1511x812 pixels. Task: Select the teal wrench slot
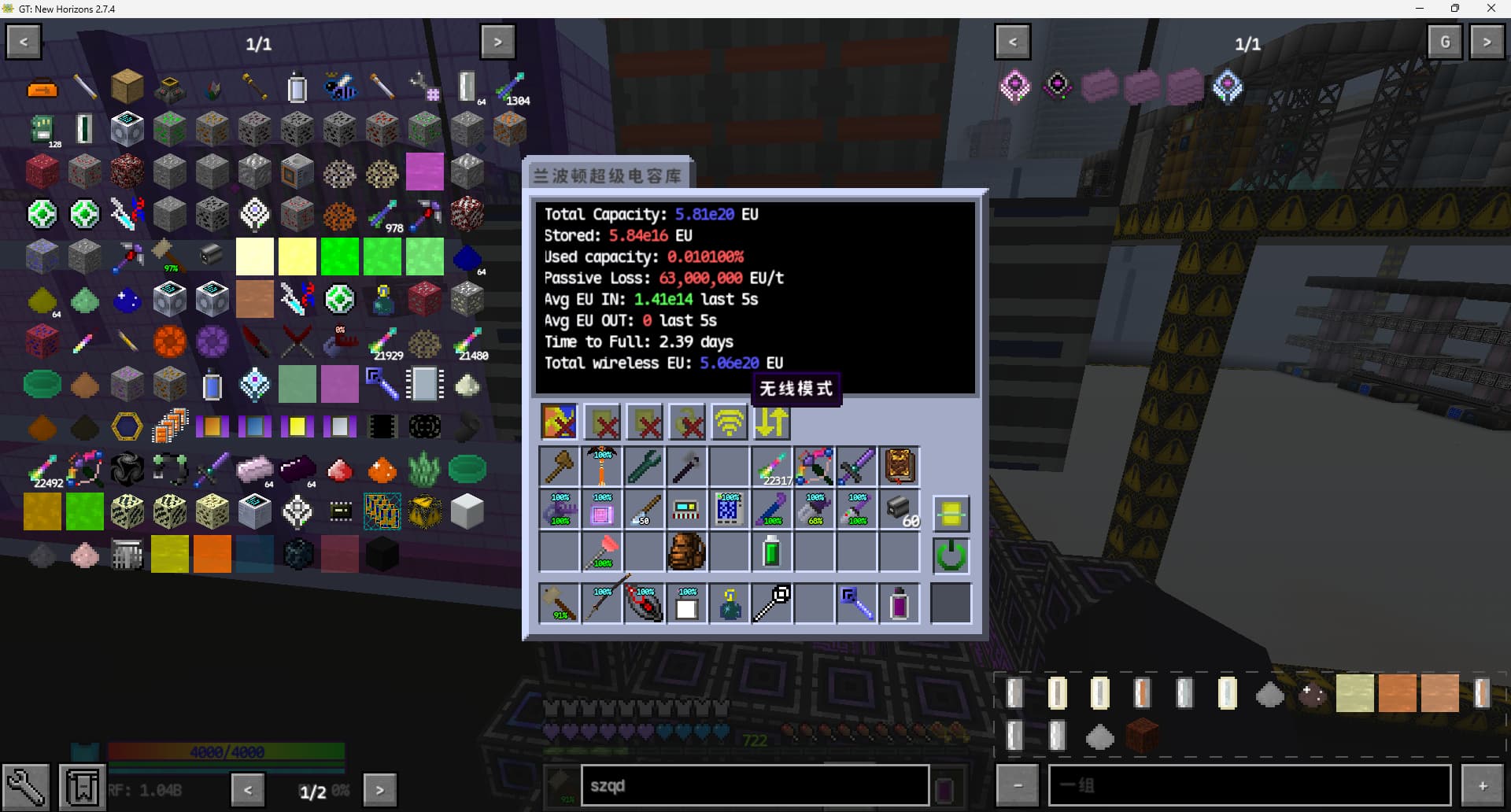pos(644,466)
